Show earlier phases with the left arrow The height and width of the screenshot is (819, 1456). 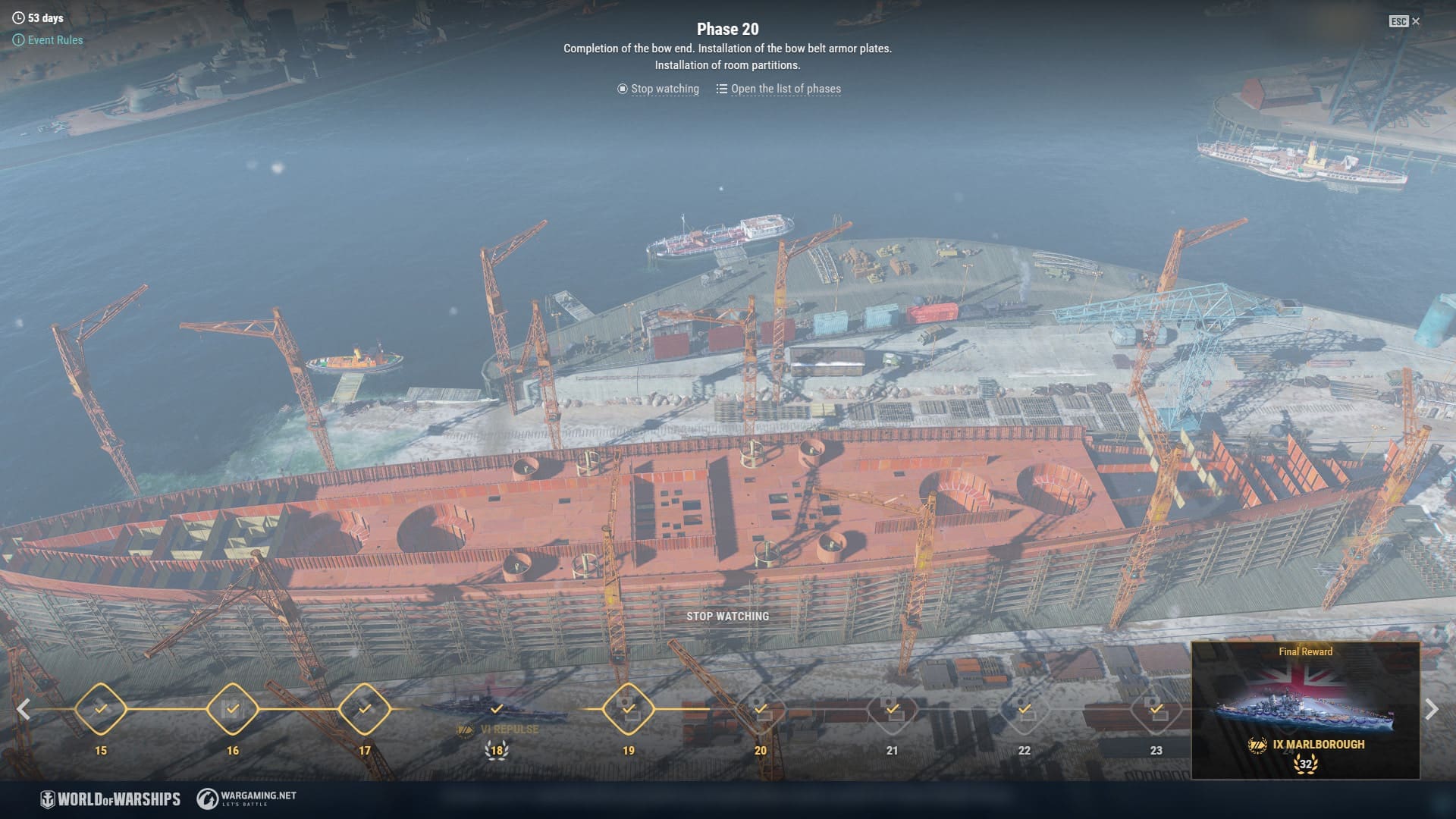click(24, 710)
